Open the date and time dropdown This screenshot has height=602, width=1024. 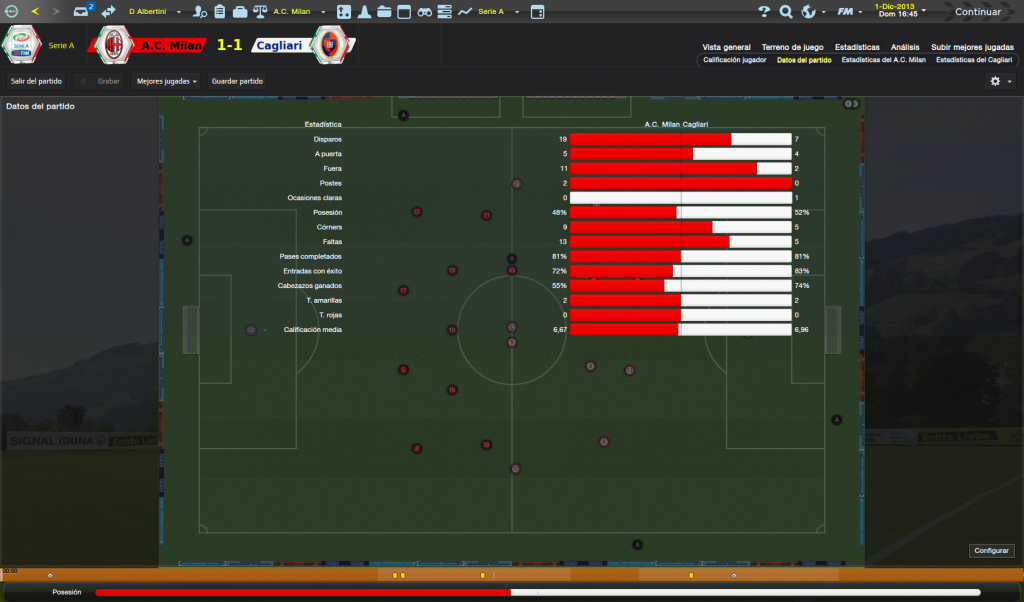(x=899, y=10)
